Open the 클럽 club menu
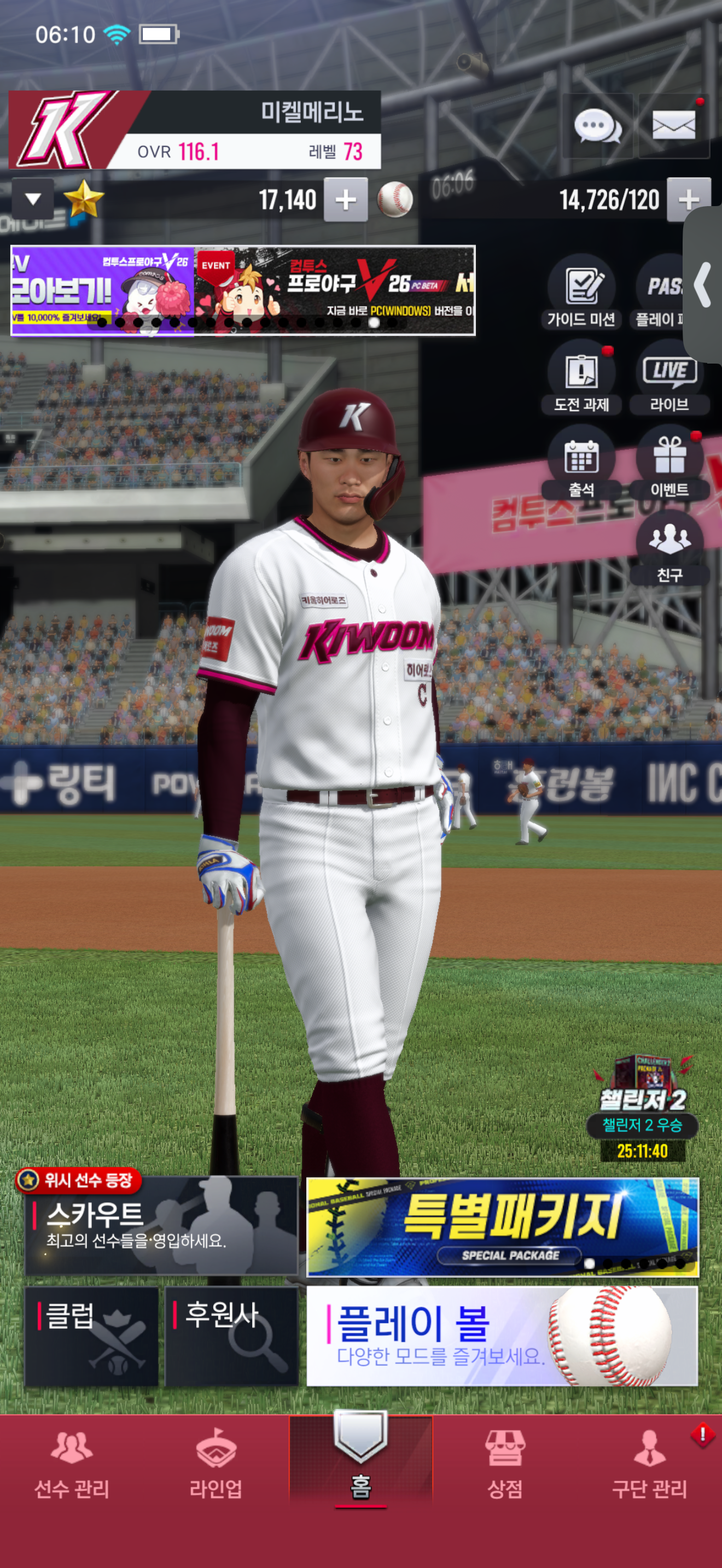The image size is (722, 1568). [x=91, y=1336]
